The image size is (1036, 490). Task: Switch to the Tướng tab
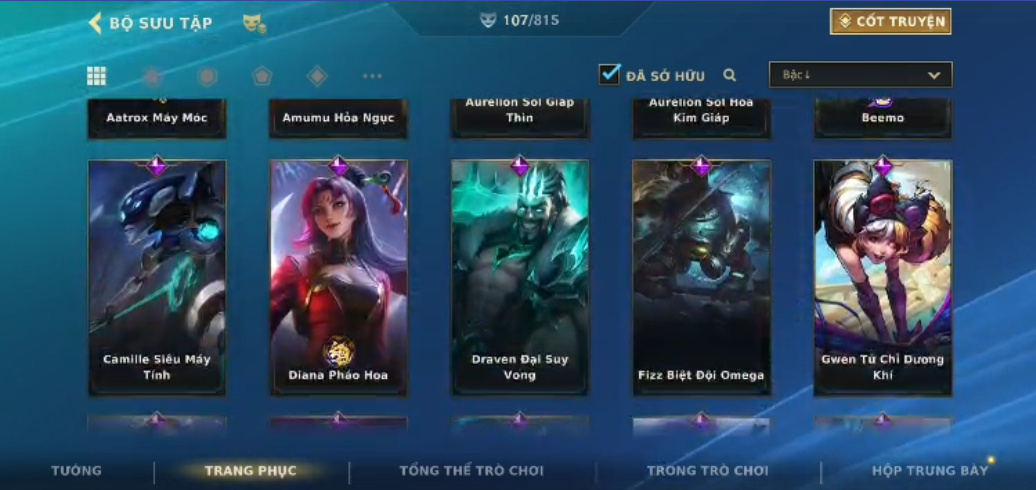(77, 470)
